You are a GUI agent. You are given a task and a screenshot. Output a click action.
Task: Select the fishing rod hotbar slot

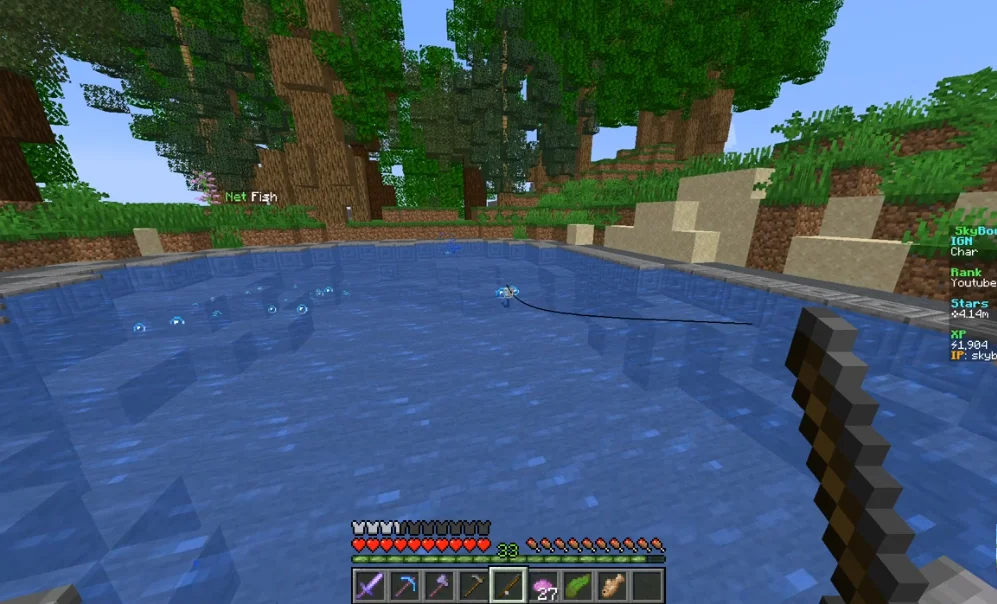click(x=508, y=585)
